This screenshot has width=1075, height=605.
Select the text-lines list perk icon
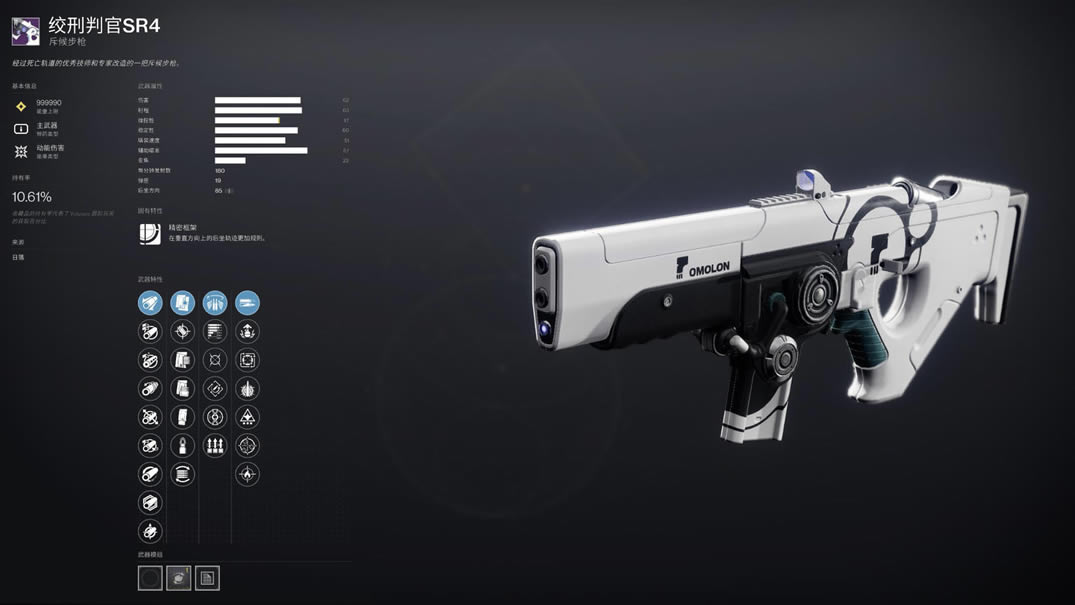pyautogui.click(x=215, y=331)
